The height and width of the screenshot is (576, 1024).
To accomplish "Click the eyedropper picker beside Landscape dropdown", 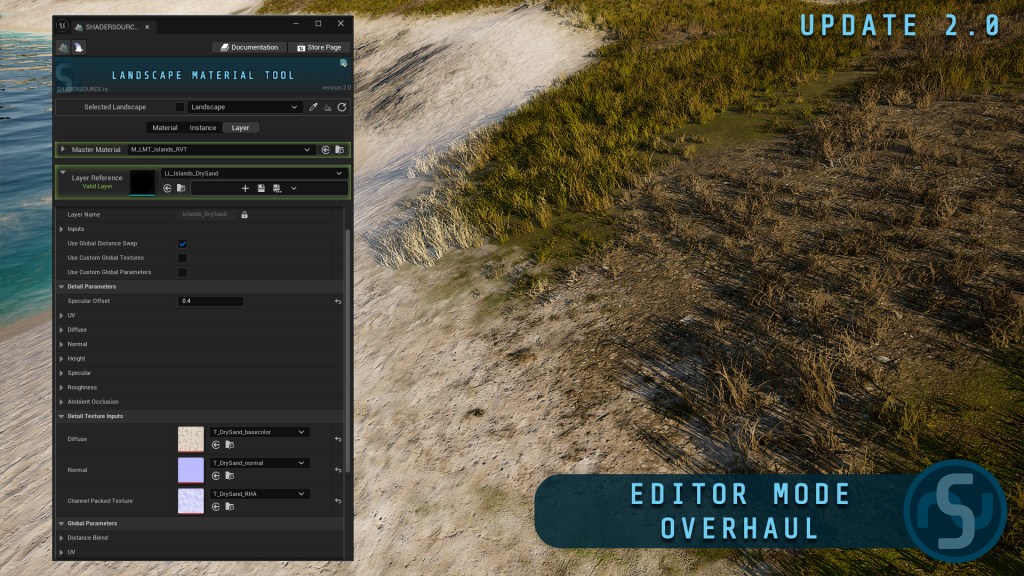I will [313, 107].
